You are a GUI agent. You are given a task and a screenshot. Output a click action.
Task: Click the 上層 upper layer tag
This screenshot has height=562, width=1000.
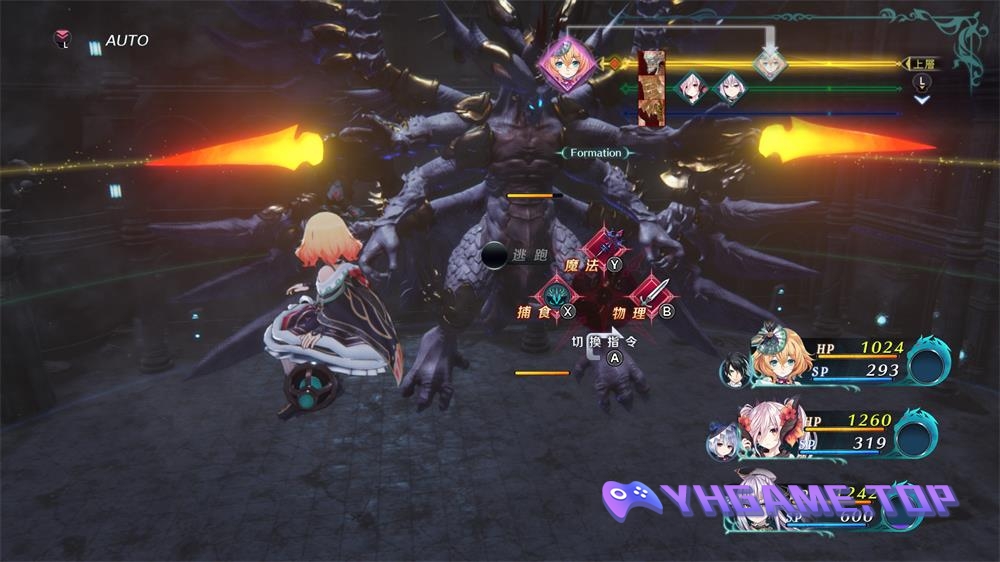pos(921,63)
